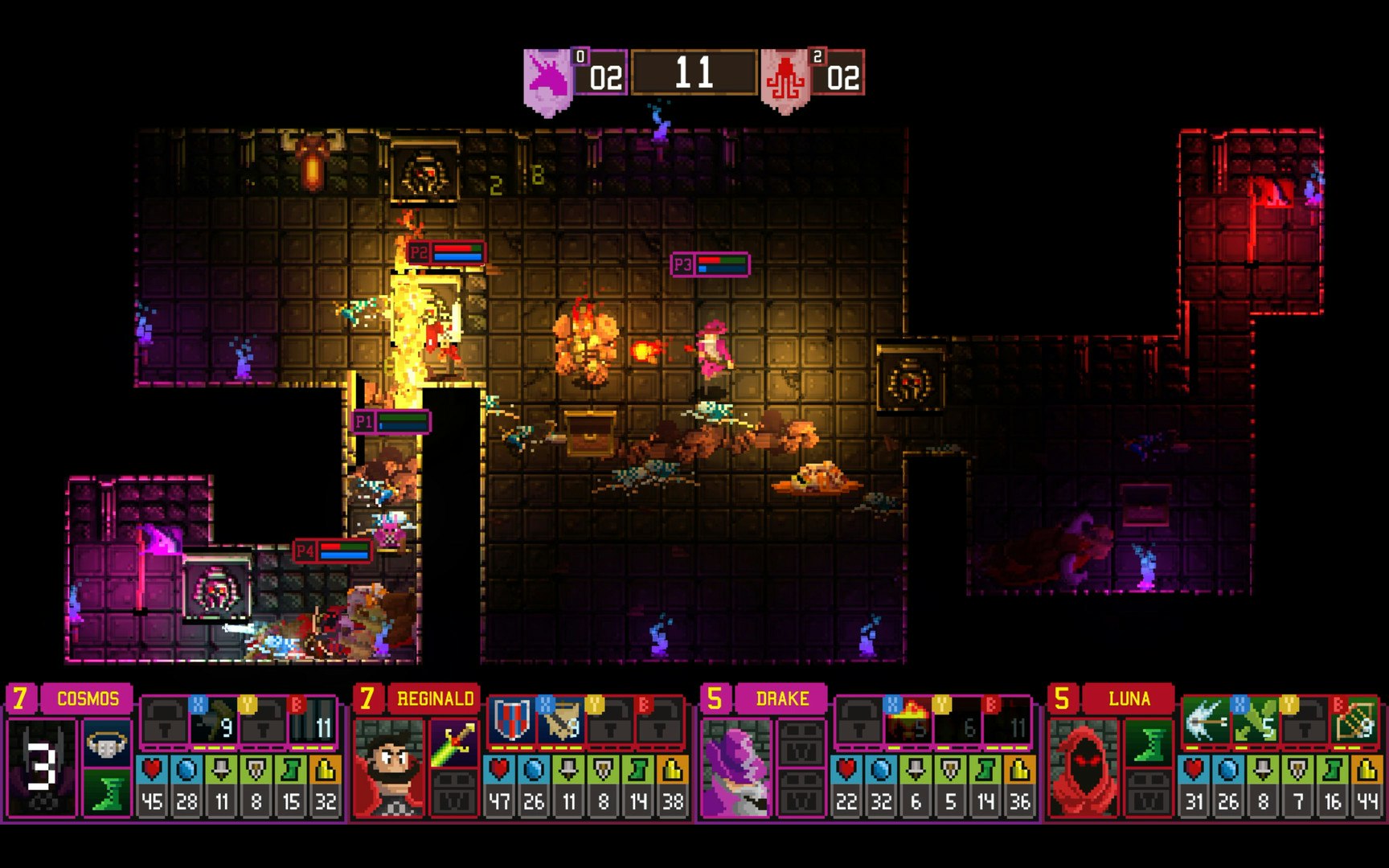Select the DRAKE nameplate
This screenshot has height=868, width=1389.
tap(781, 699)
